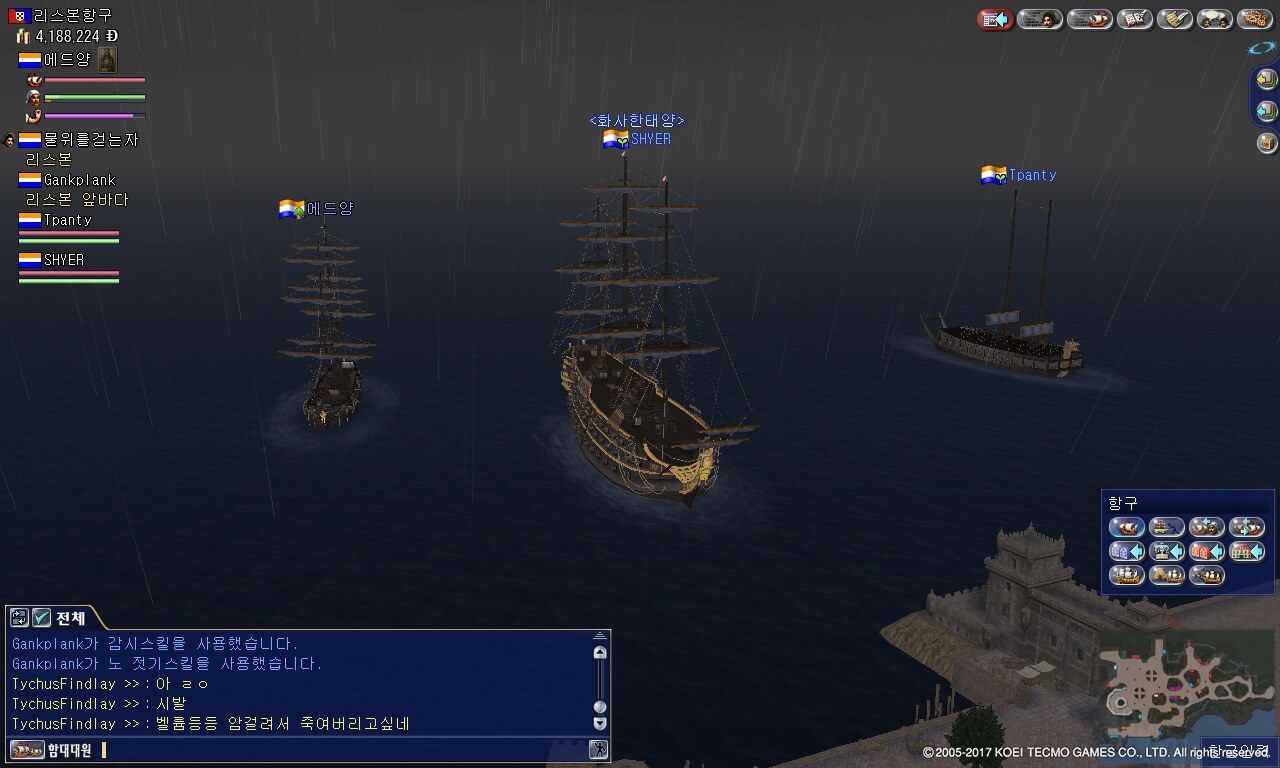Open the open-book records menu
Screen dimensions: 1280x768
pyautogui.click(x=1134, y=19)
